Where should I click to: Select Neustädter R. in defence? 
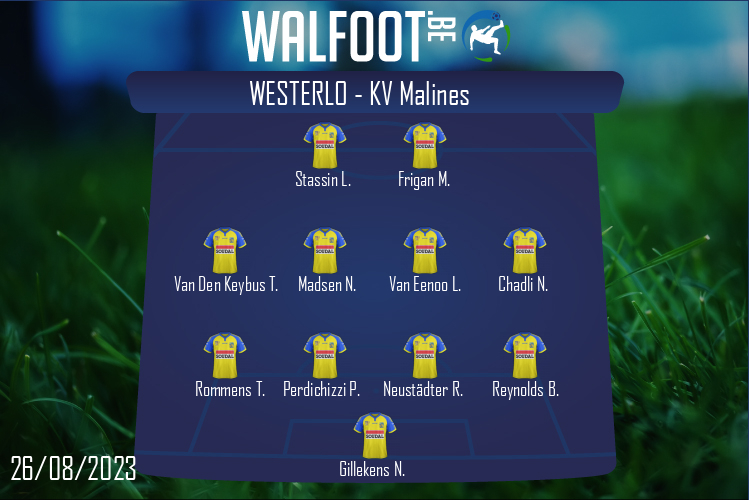(x=424, y=356)
